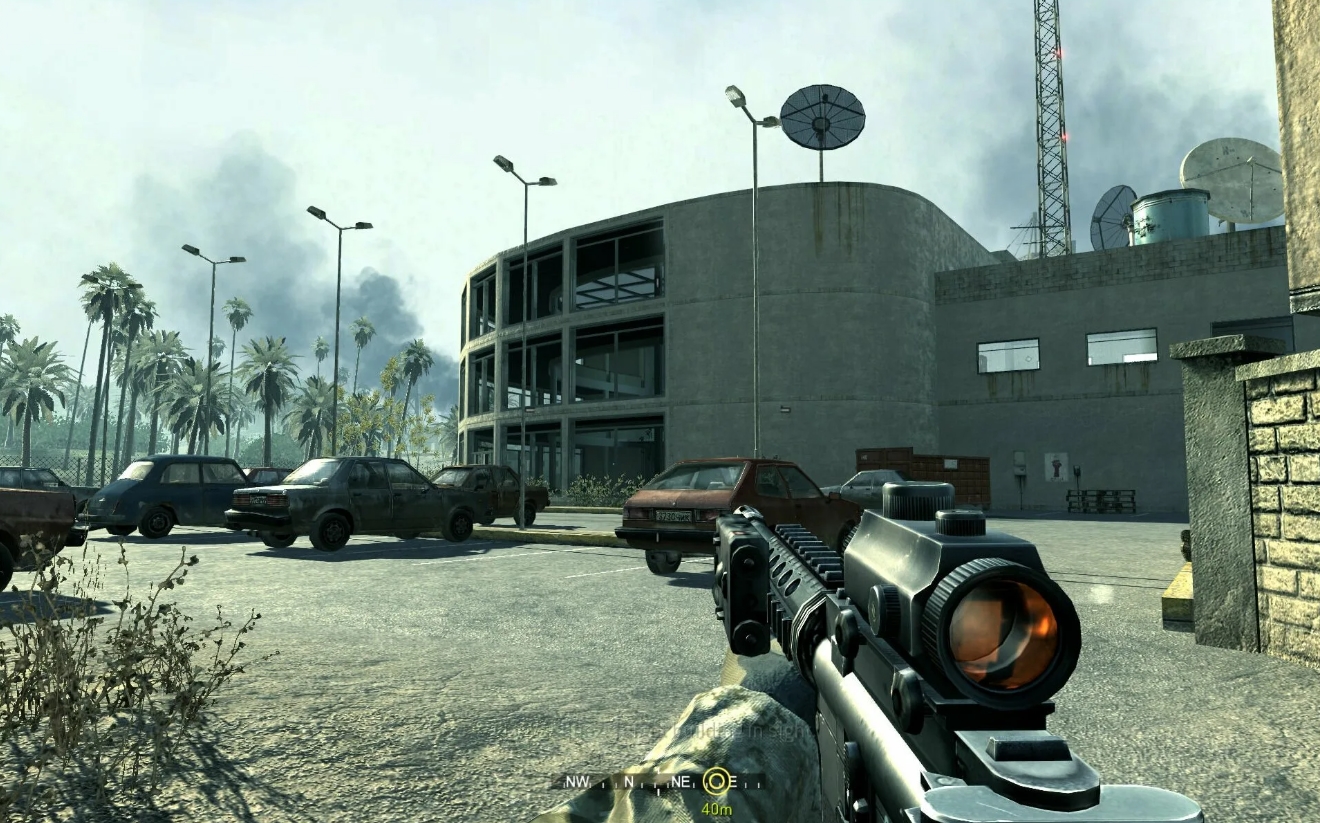Click the notch above the compass center
The image size is (1320, 823).
tap(658, 770)
